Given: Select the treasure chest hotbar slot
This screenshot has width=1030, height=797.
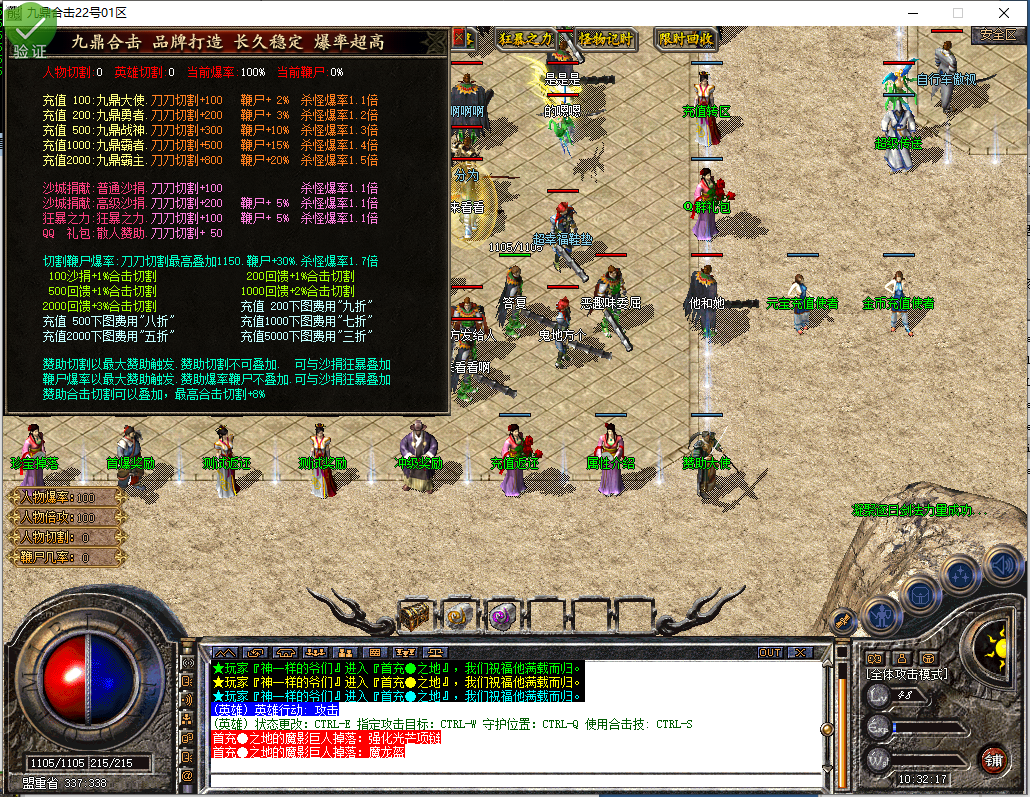Looking at the screenshot, I should click(x=415, y=615).
